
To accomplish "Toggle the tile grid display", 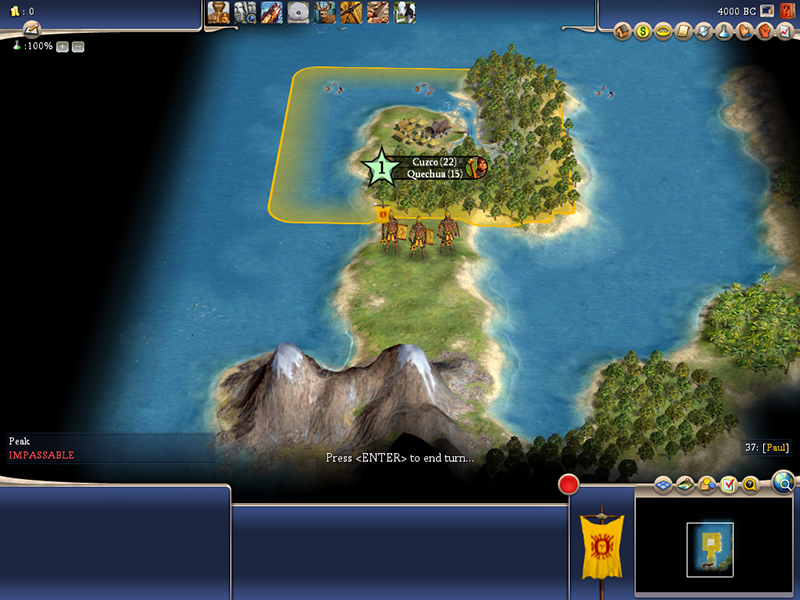I will [x=662, y=485].
